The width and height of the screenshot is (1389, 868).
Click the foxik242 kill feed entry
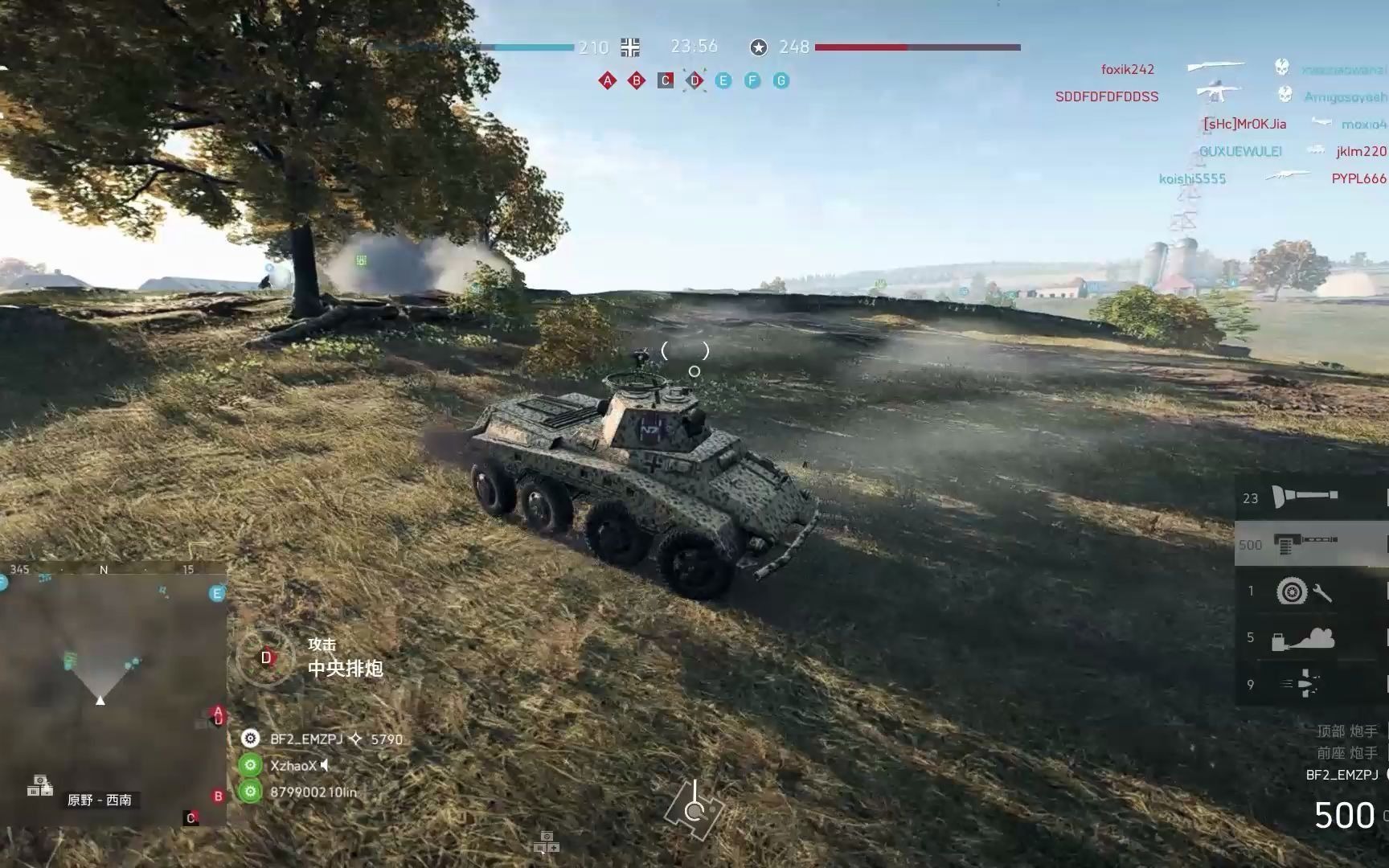click(1127, 70)
